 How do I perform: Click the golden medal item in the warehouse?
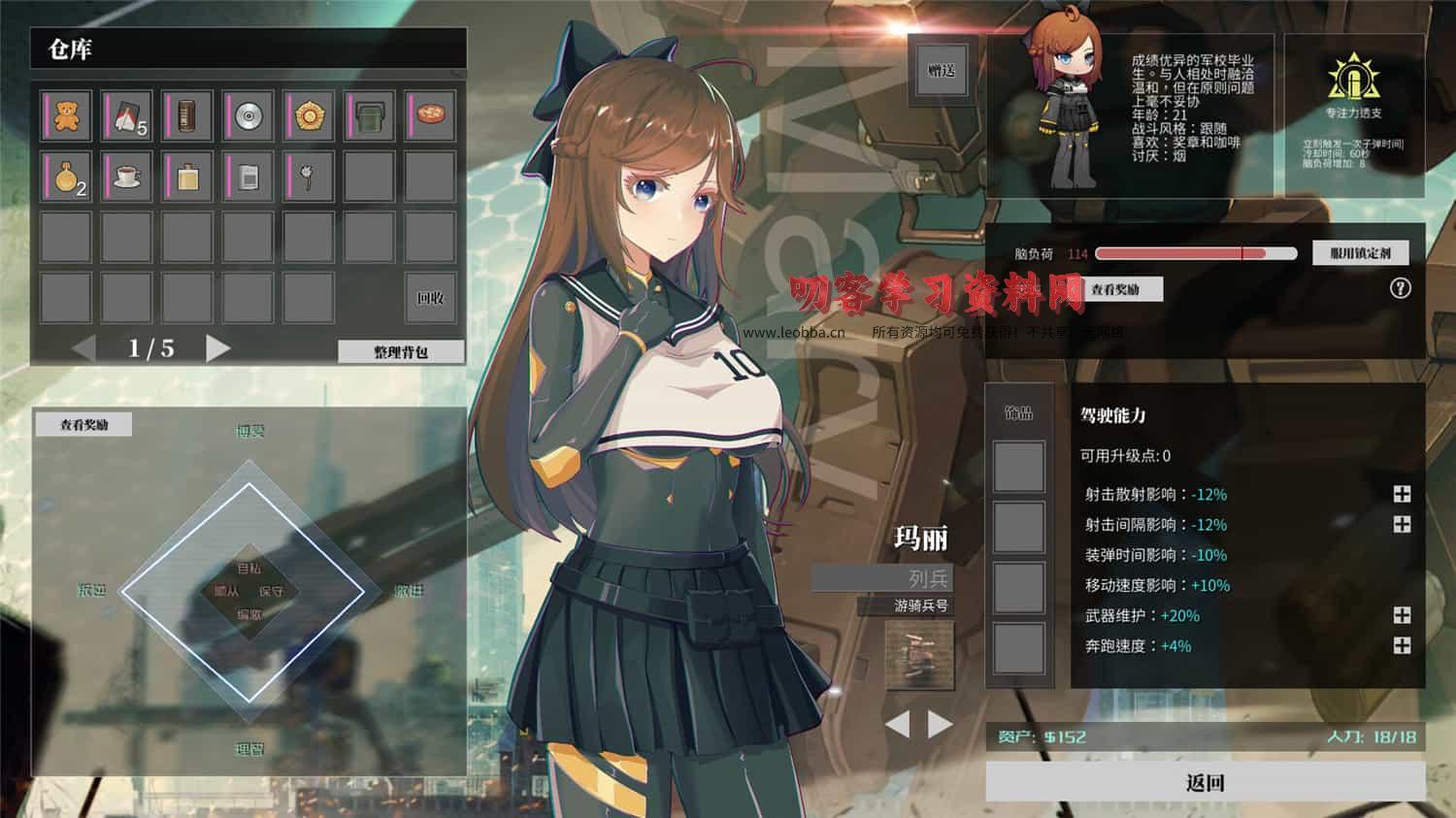coord(308,115)
